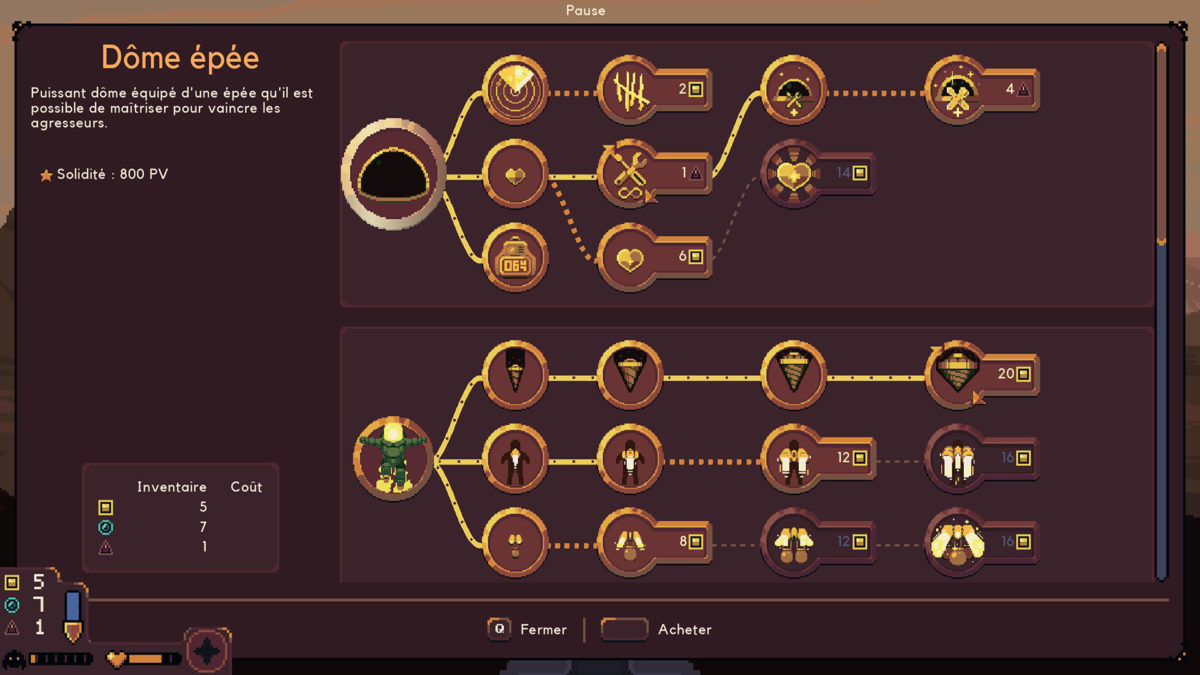
Task: Choose the drill upgrade costing 20
Action: tap(958, 375)
